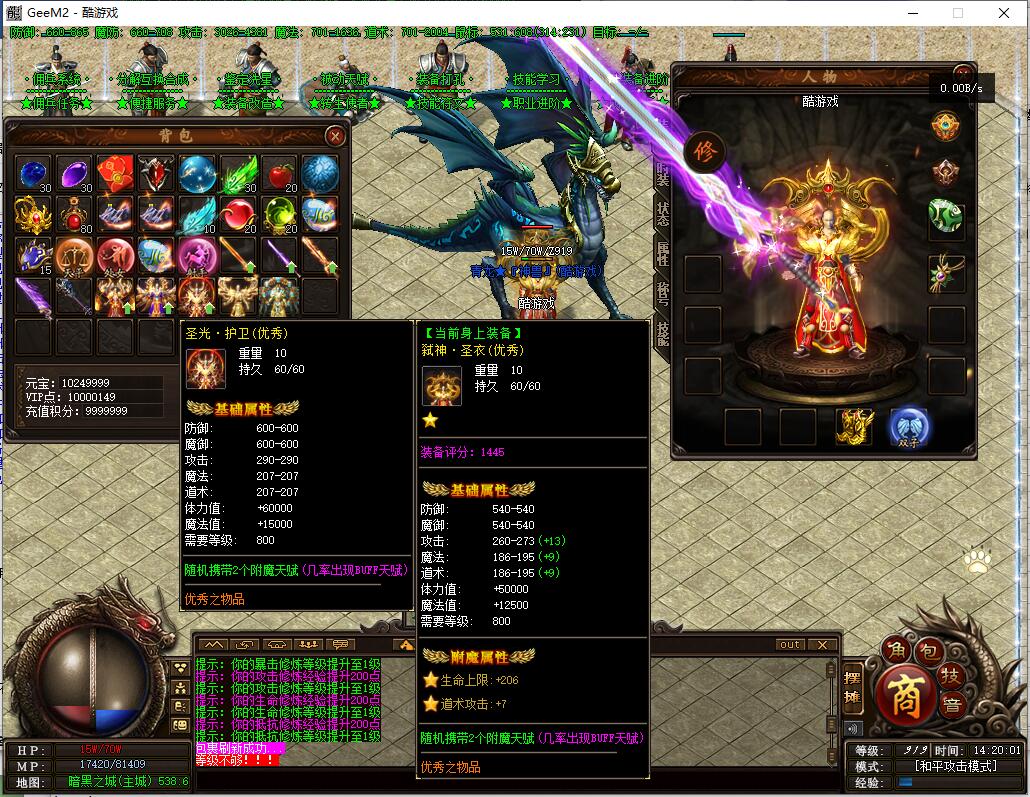Image resolution: width=1030 pixels, height=797 pixels.
Task: Open the 商 shop button
Action: pos(906,698)
